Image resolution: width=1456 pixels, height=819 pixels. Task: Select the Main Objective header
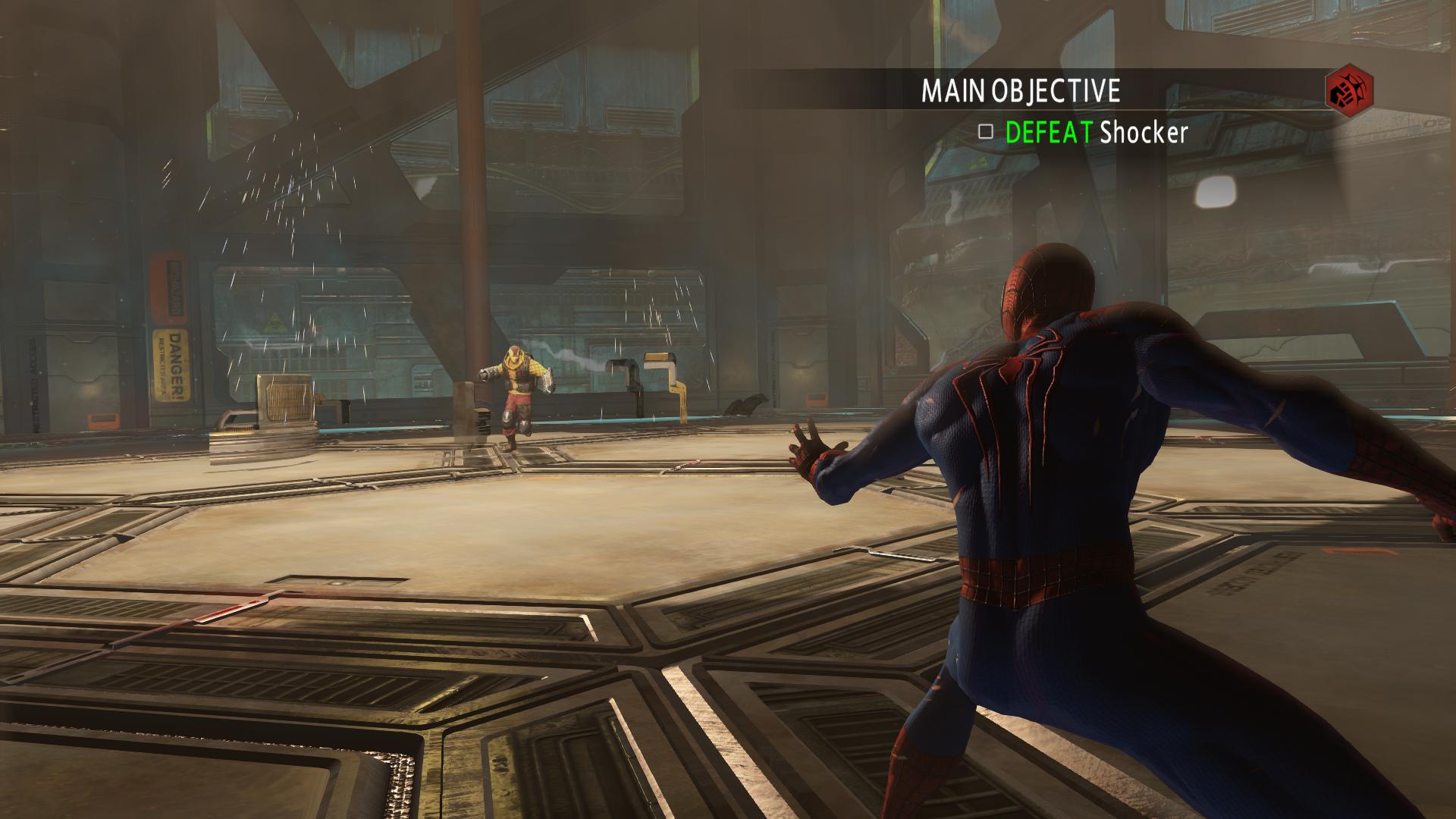[x=1020, y=91]
